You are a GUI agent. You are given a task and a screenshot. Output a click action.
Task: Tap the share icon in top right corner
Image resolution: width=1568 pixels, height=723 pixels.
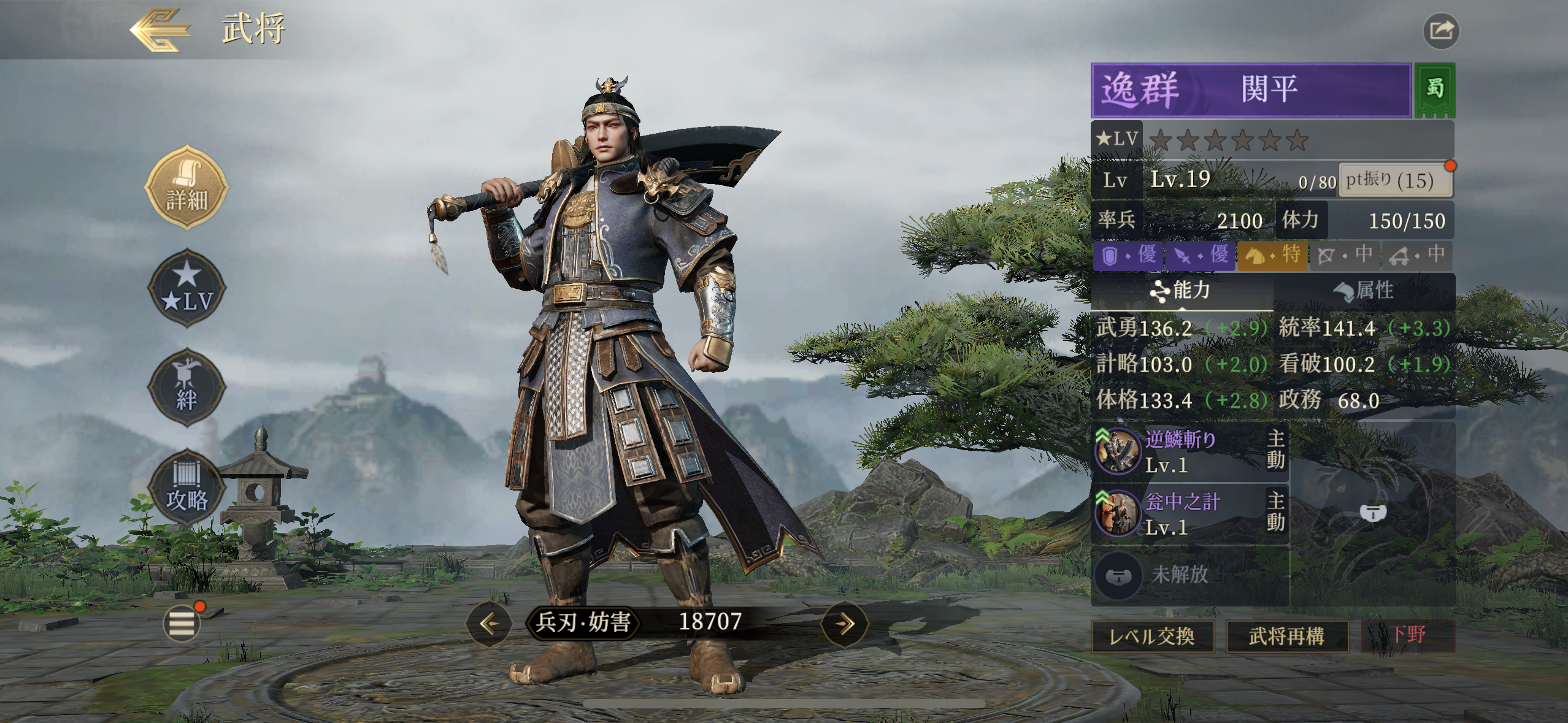(1440, 30)
